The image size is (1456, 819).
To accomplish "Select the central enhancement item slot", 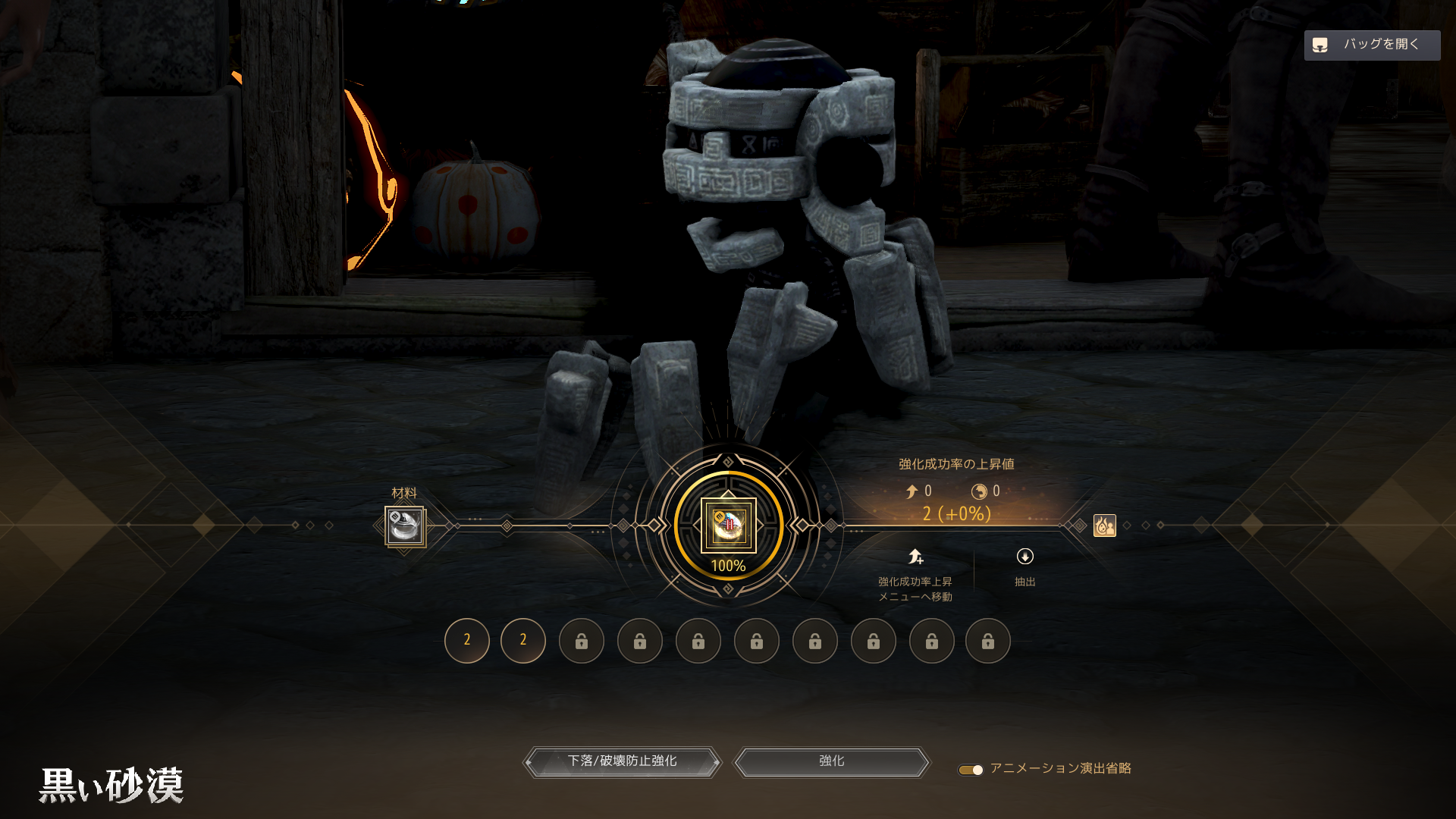I will [x=728, y=525].
